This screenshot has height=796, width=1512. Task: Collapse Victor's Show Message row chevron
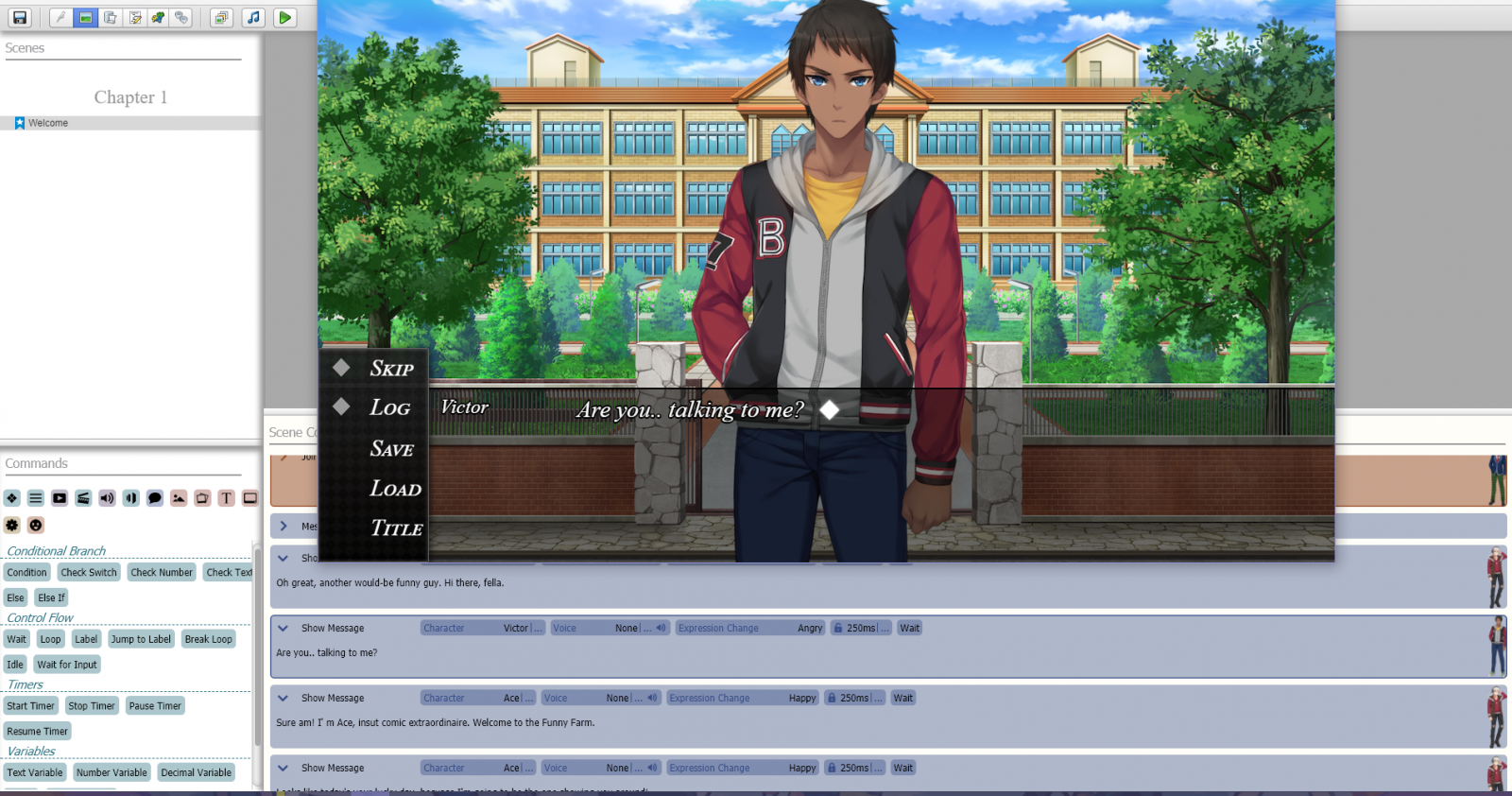point(283,628)
